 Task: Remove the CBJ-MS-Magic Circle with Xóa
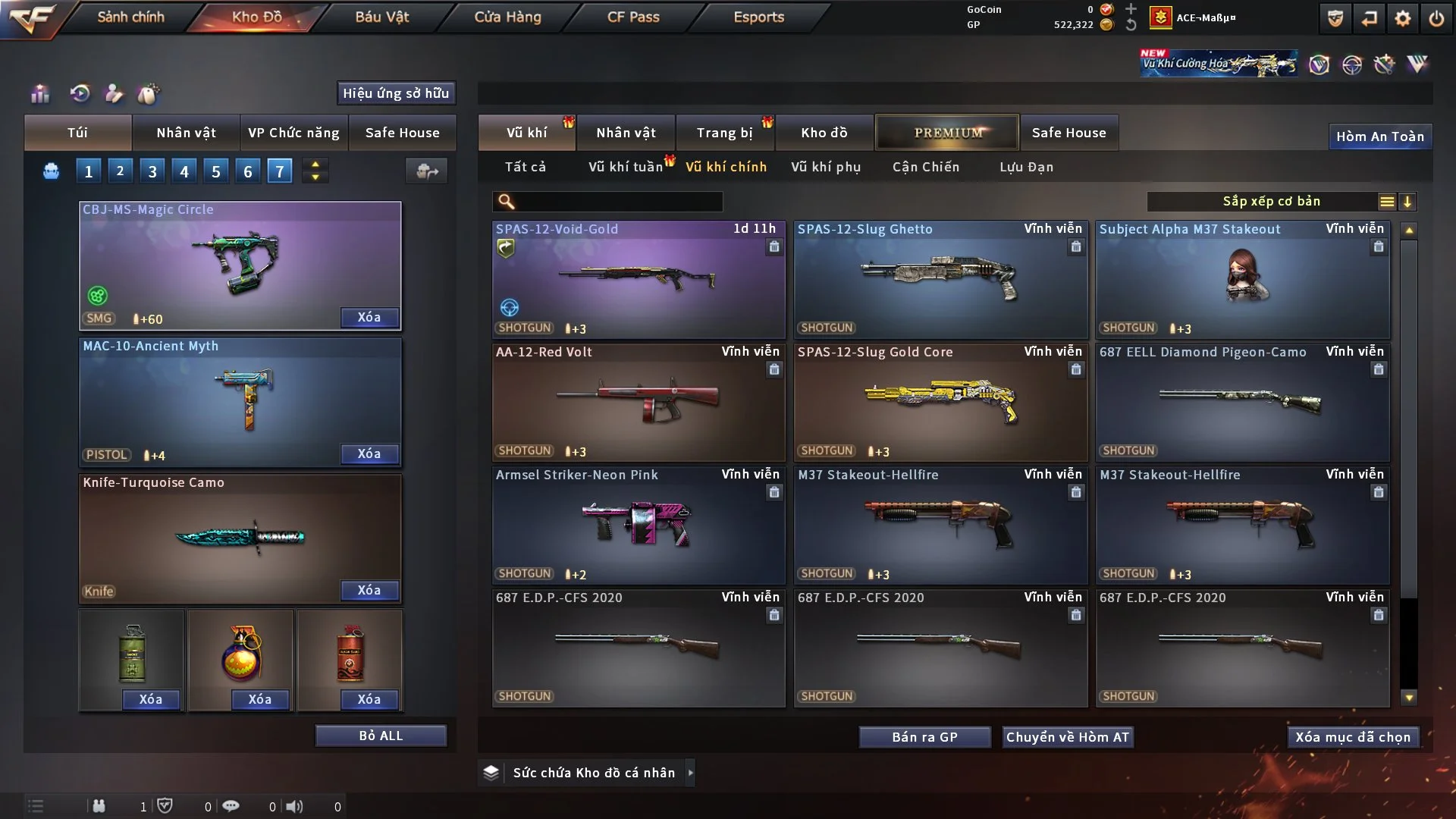tap(369, 317)
